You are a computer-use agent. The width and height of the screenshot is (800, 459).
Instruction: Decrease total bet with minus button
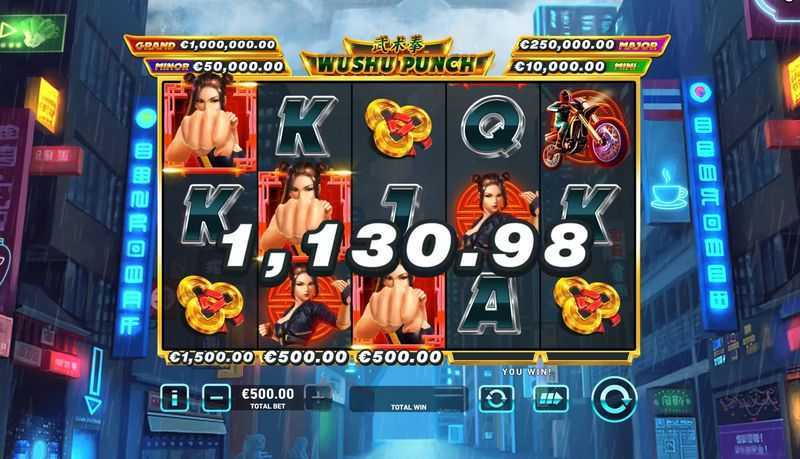tap(216, 398)
